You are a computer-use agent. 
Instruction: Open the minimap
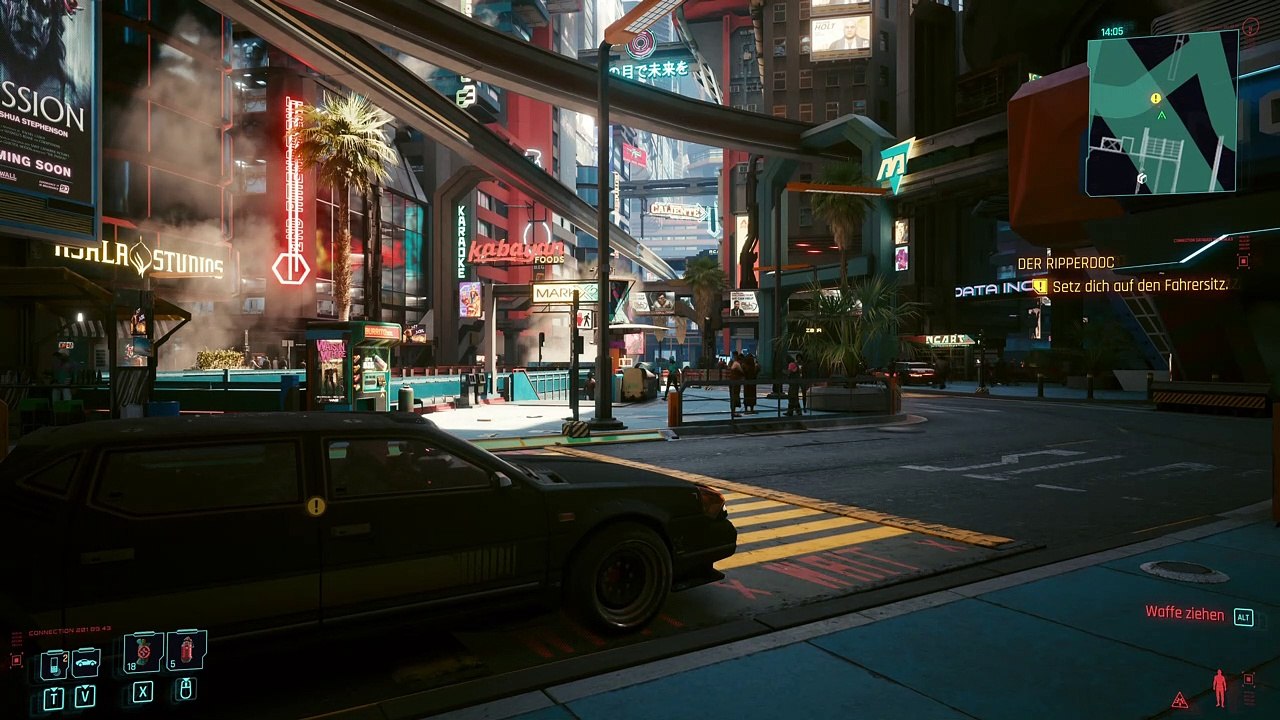[x=1162, y=112]
